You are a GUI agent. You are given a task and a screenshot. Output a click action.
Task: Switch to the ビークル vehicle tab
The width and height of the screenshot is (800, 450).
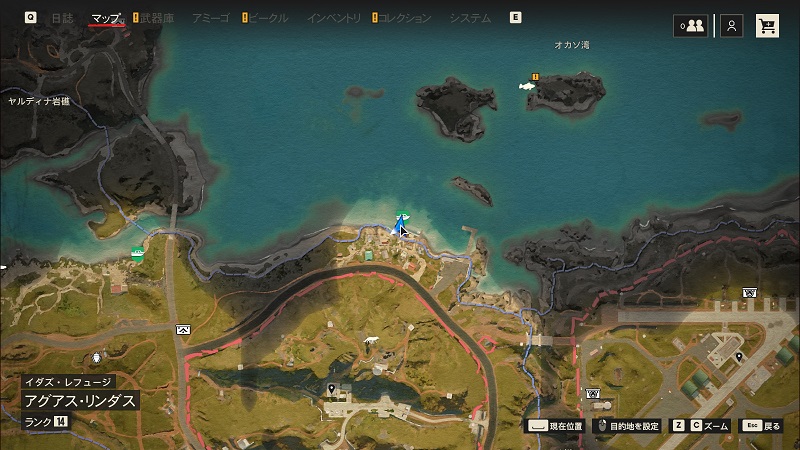[x=267, y=18]
